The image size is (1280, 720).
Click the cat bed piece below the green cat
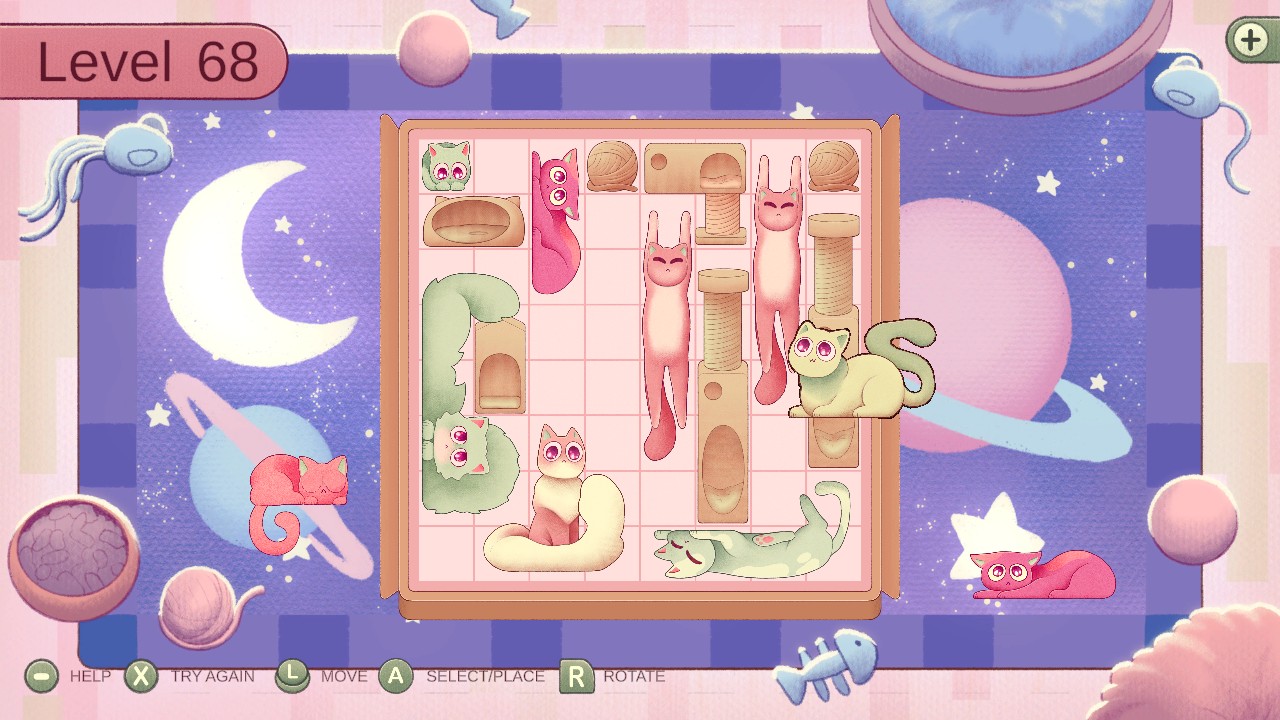click(x=470, y=222)
